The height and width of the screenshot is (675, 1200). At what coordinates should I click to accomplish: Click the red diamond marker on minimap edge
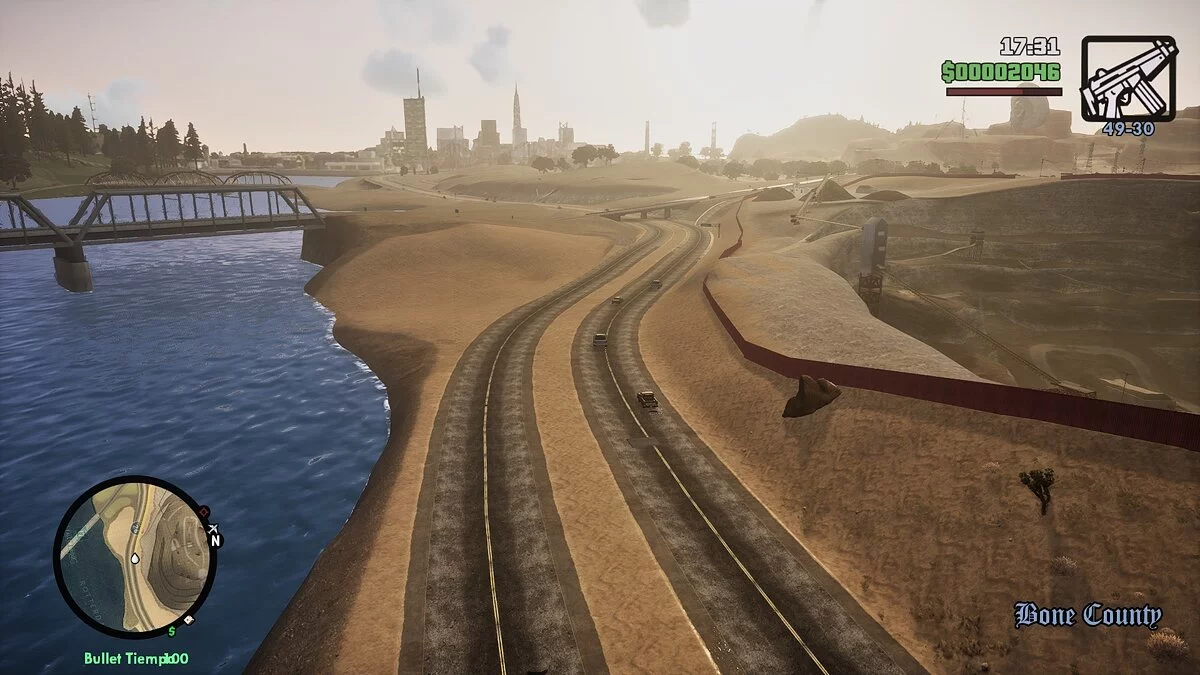point(203,511)
